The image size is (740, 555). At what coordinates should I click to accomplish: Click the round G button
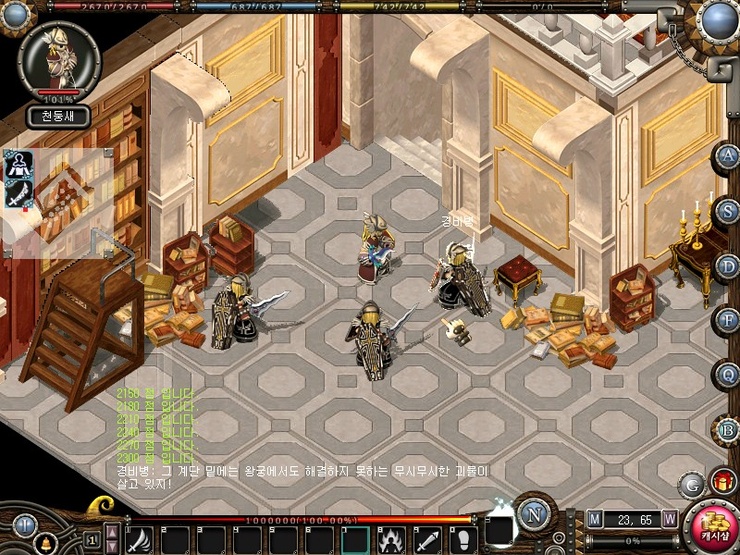click(x=692, y=485)
